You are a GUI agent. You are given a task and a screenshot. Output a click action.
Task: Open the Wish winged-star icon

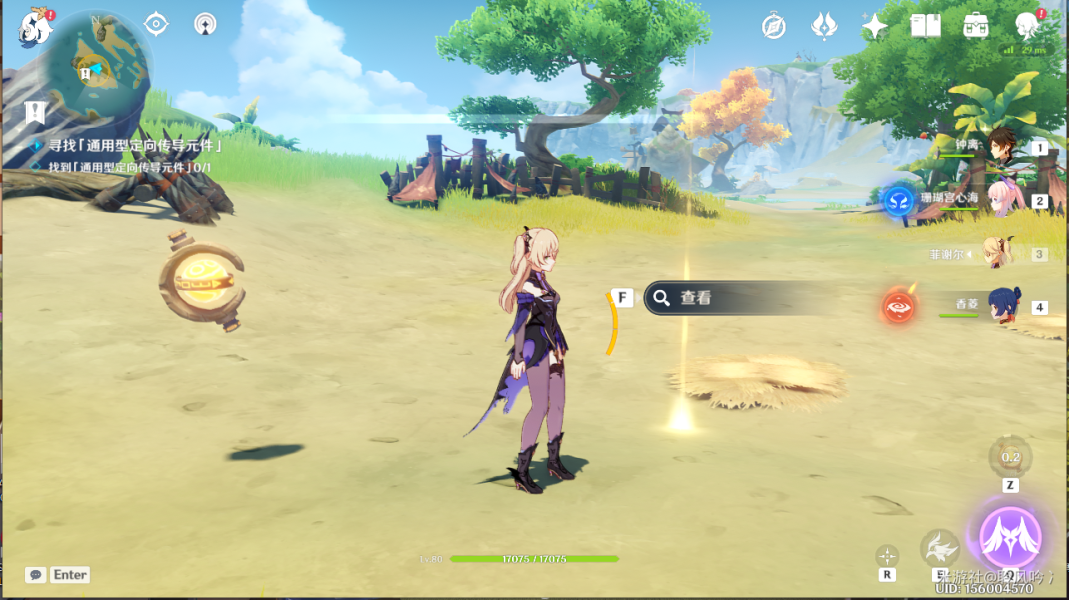click(x=824, y=26)
